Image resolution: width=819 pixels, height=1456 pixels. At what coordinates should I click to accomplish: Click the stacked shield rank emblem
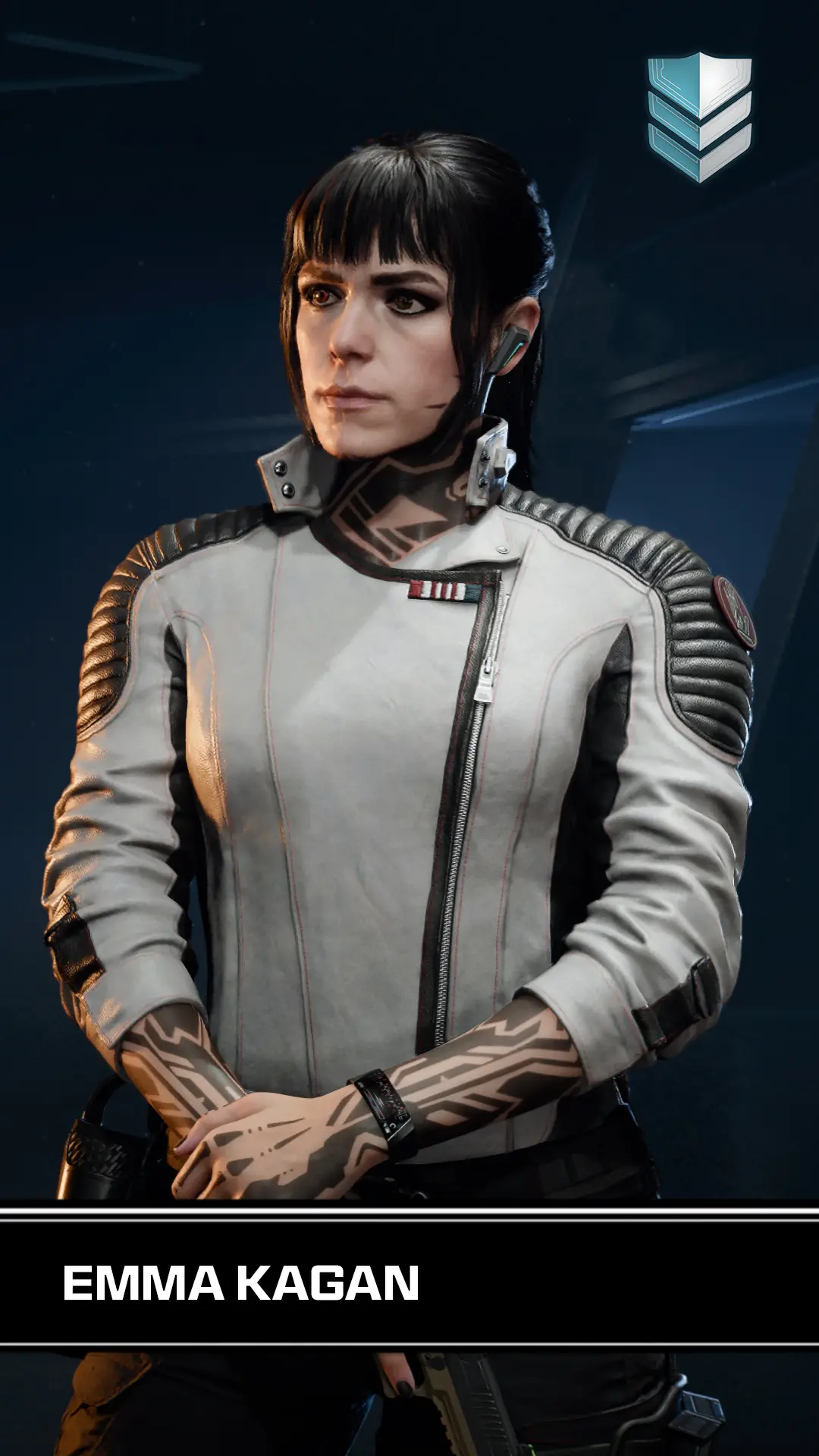[699, 117]
